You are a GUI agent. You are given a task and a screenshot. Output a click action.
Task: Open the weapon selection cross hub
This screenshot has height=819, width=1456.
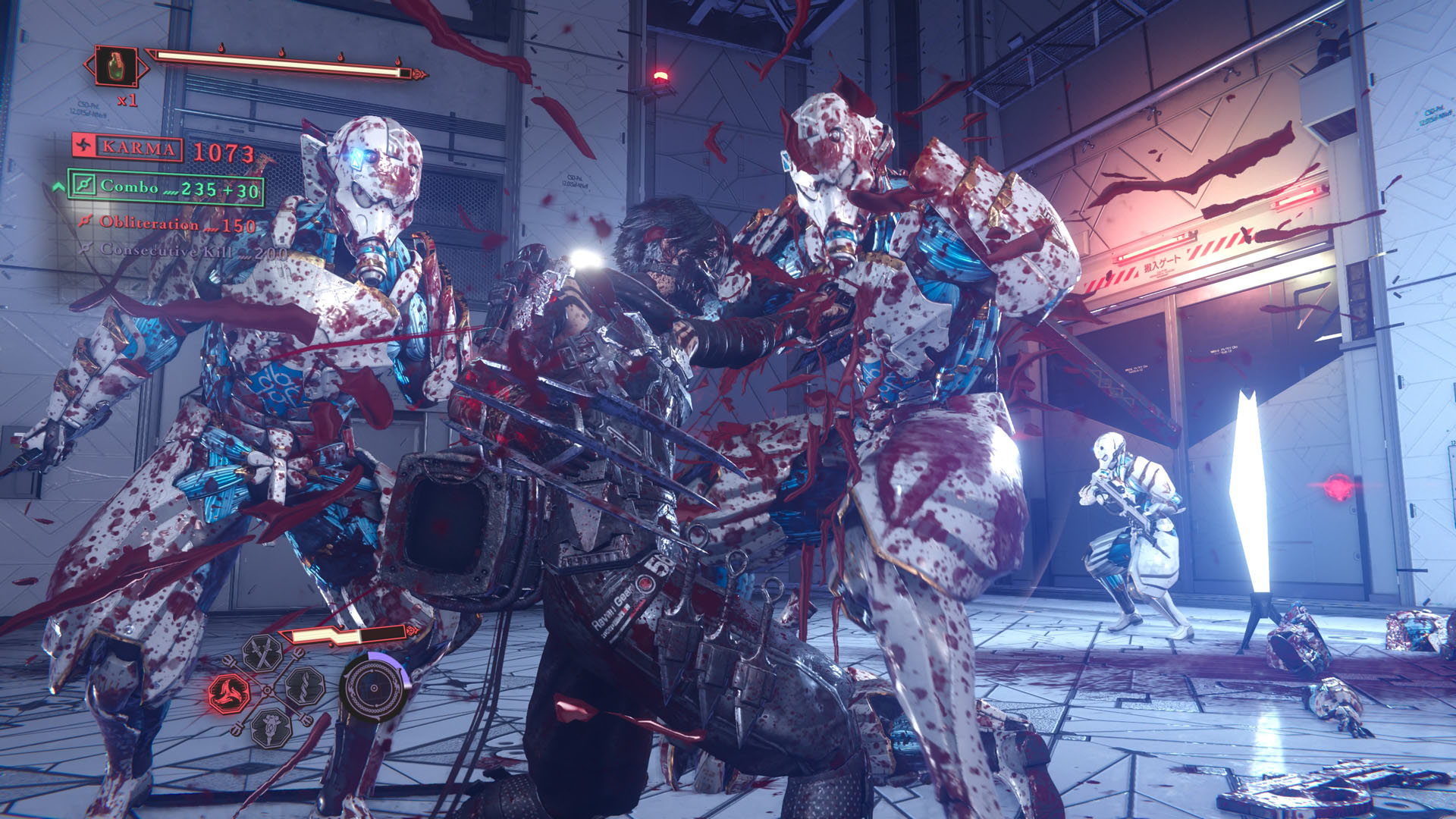pos(268,690)
